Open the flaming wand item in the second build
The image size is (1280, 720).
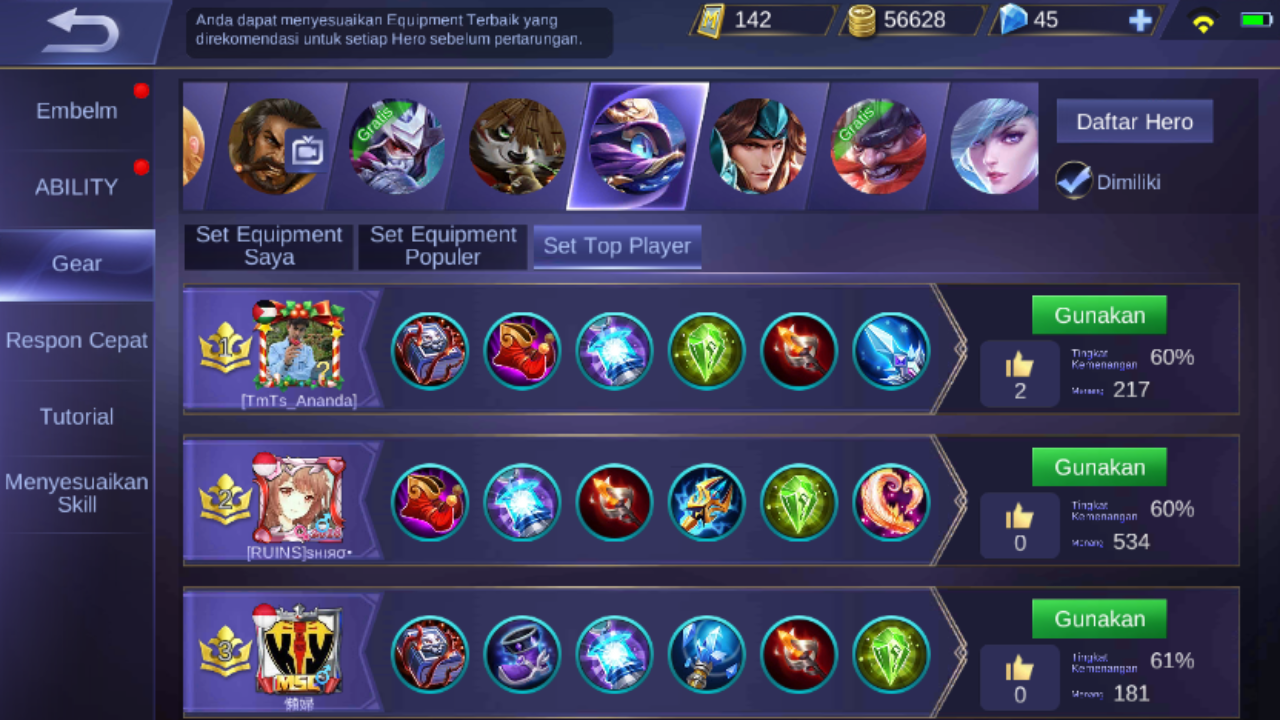[614, 502]
